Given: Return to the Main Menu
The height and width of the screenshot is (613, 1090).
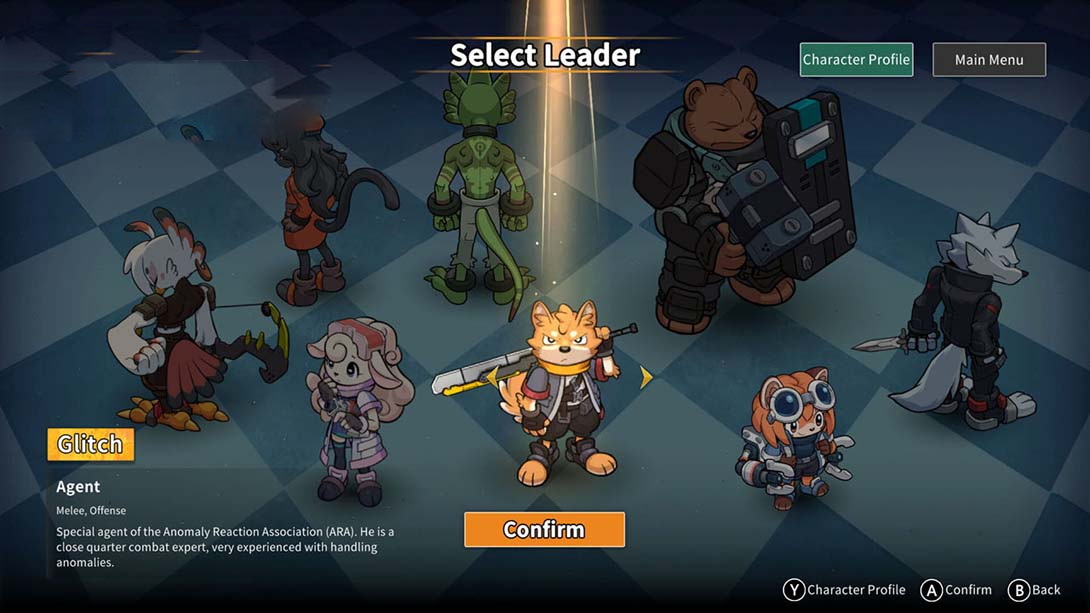Looking at the screenshot, I should [989, 60].
